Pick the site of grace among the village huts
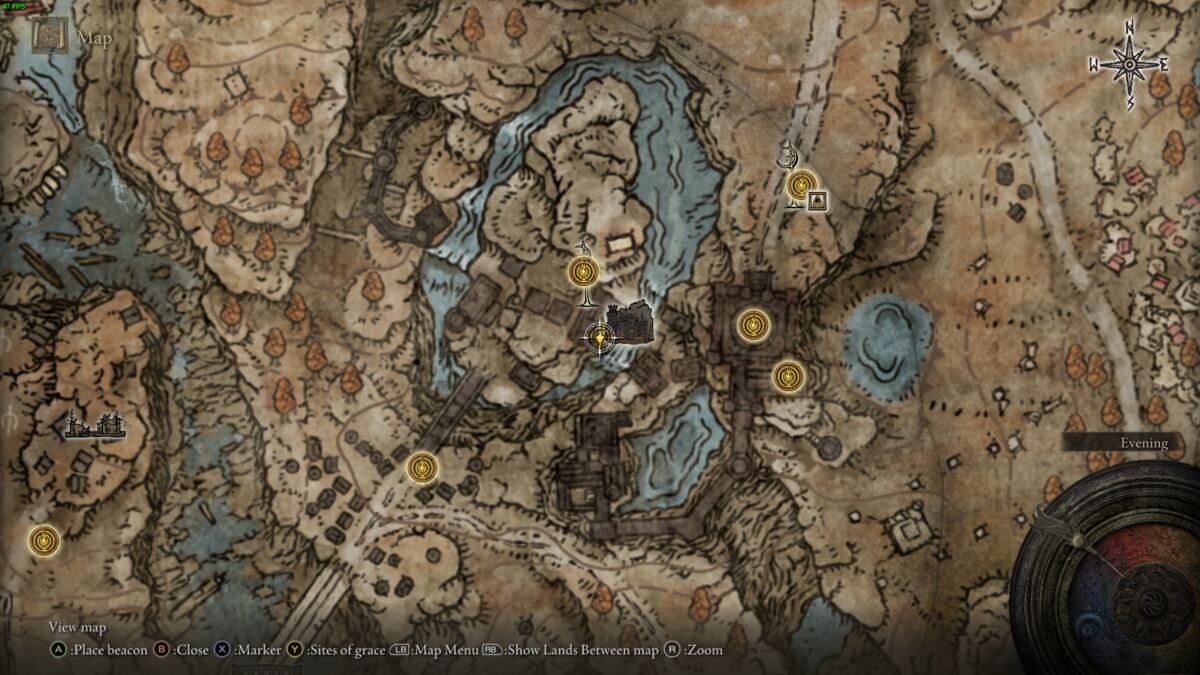 (x=423, y=467)
